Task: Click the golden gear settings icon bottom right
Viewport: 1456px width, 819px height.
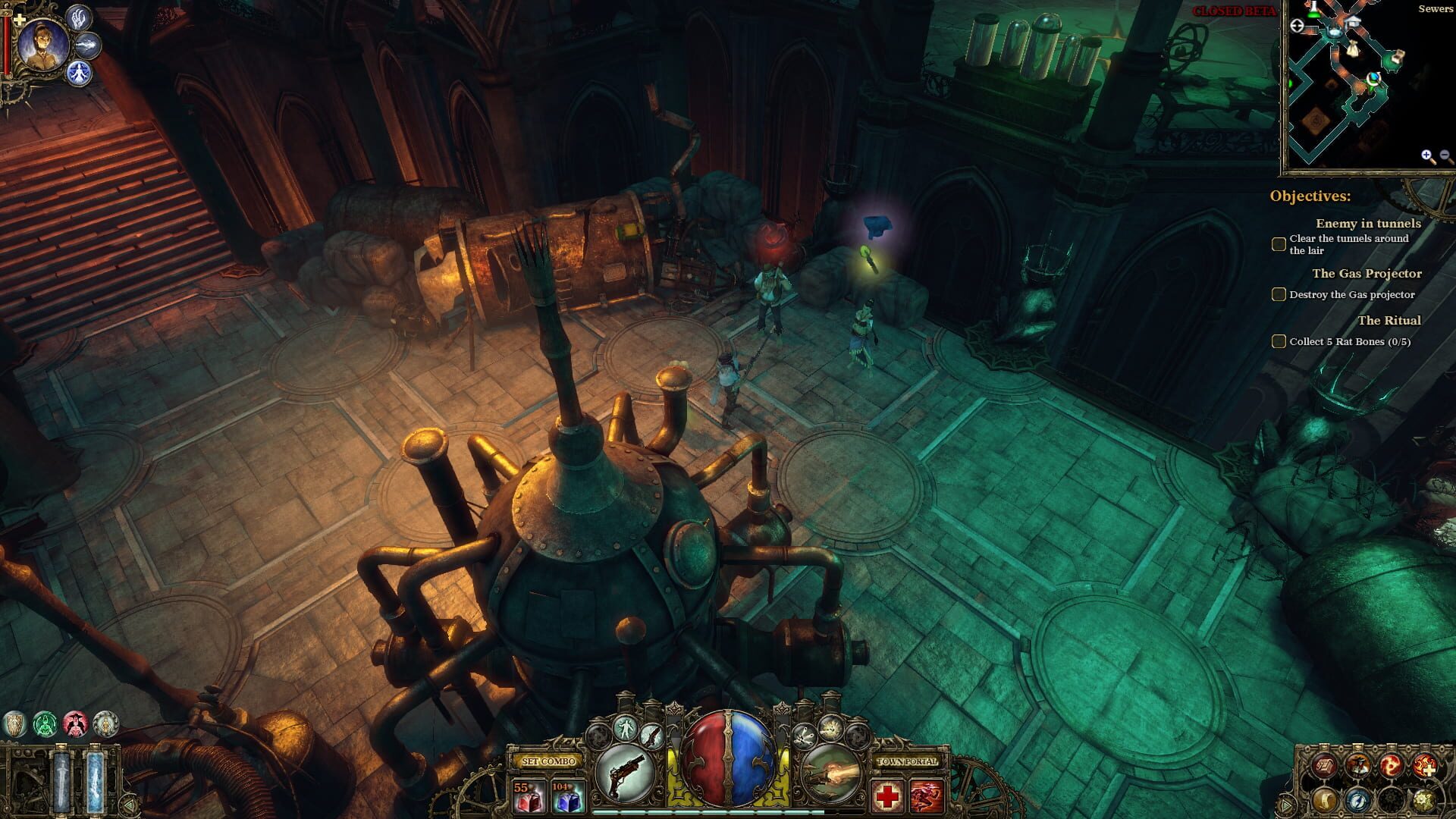Action: tap(1423, 802)
